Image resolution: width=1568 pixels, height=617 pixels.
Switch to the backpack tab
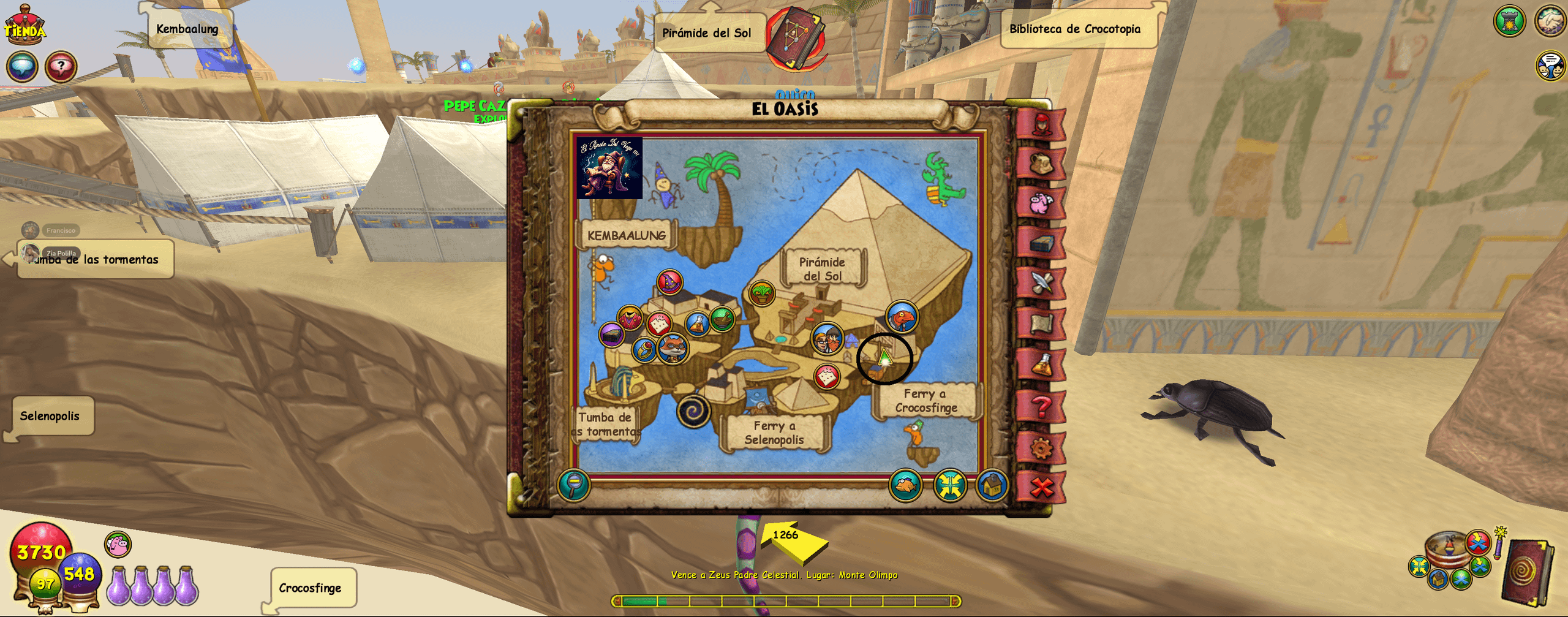pyautogui.click(x=1041, y=164)
